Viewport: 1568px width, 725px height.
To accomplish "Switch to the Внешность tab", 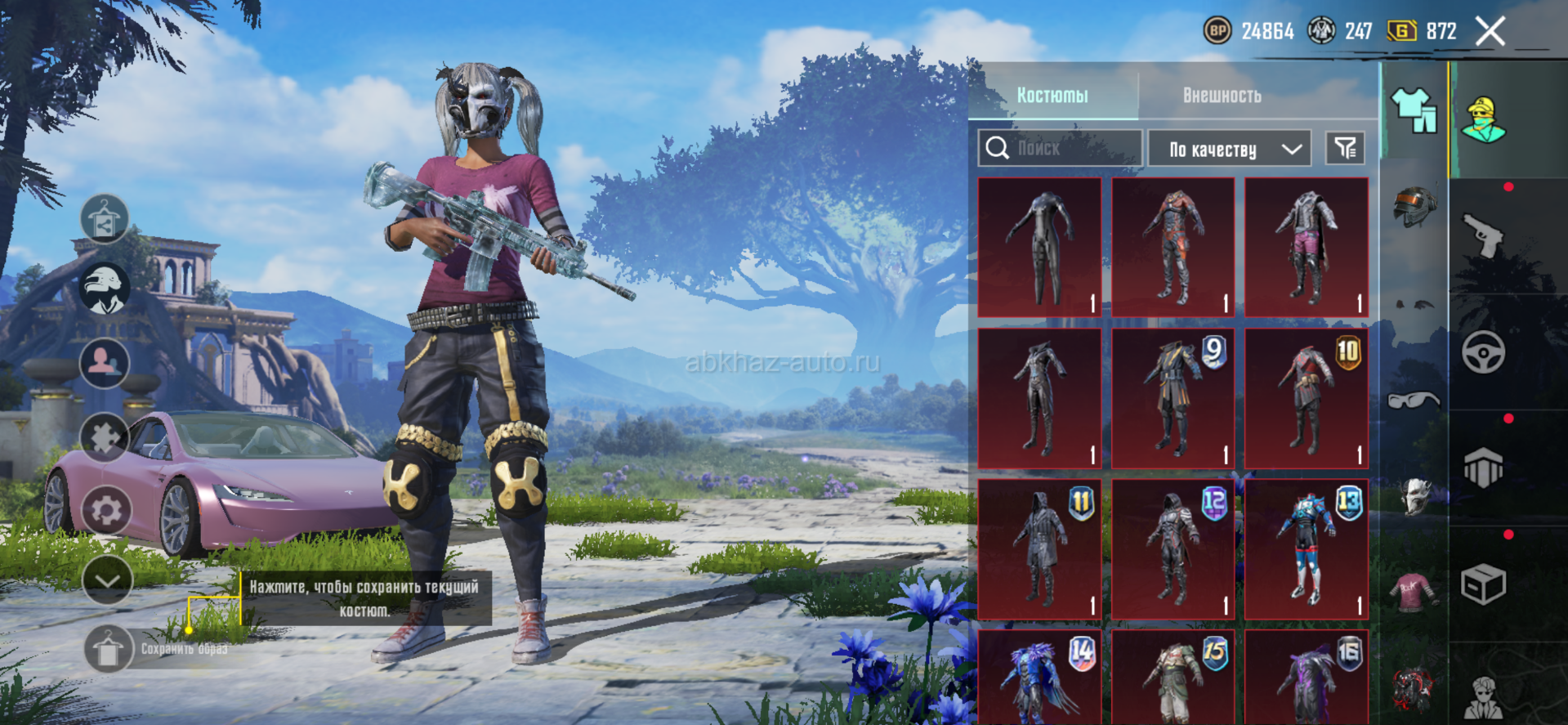I will (1222, 96).
